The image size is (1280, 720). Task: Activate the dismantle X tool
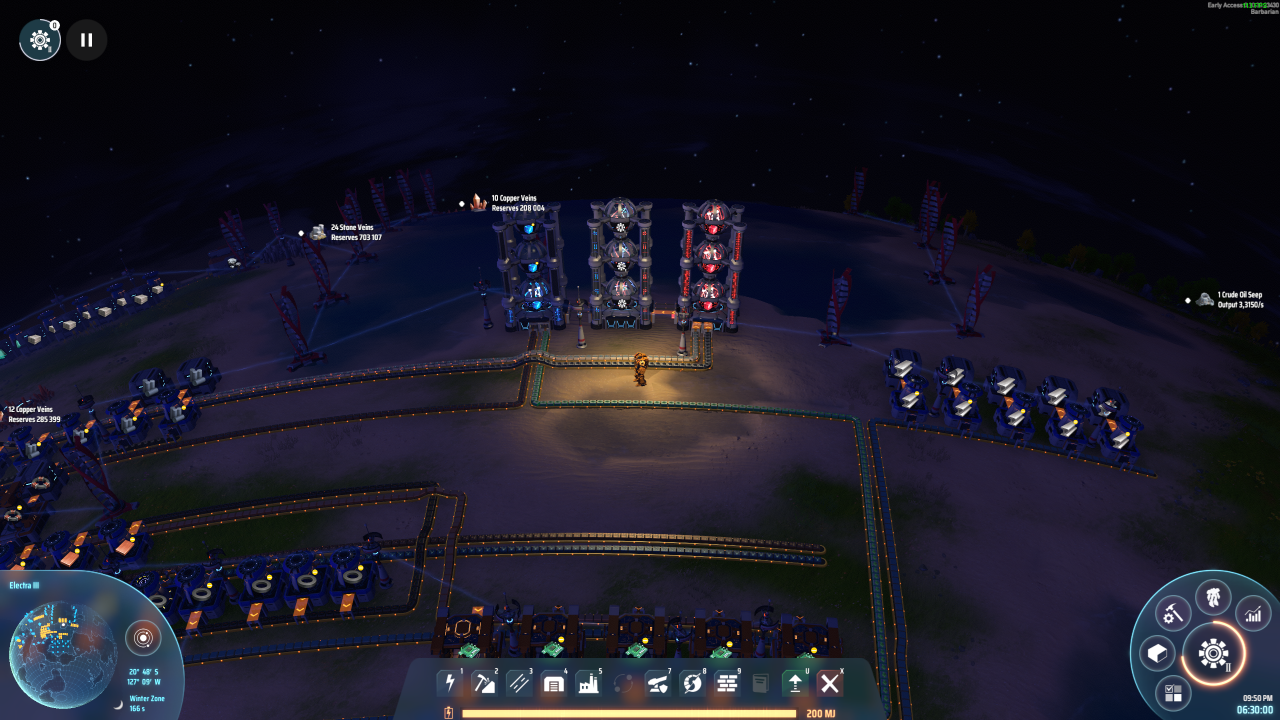point(829,683)
